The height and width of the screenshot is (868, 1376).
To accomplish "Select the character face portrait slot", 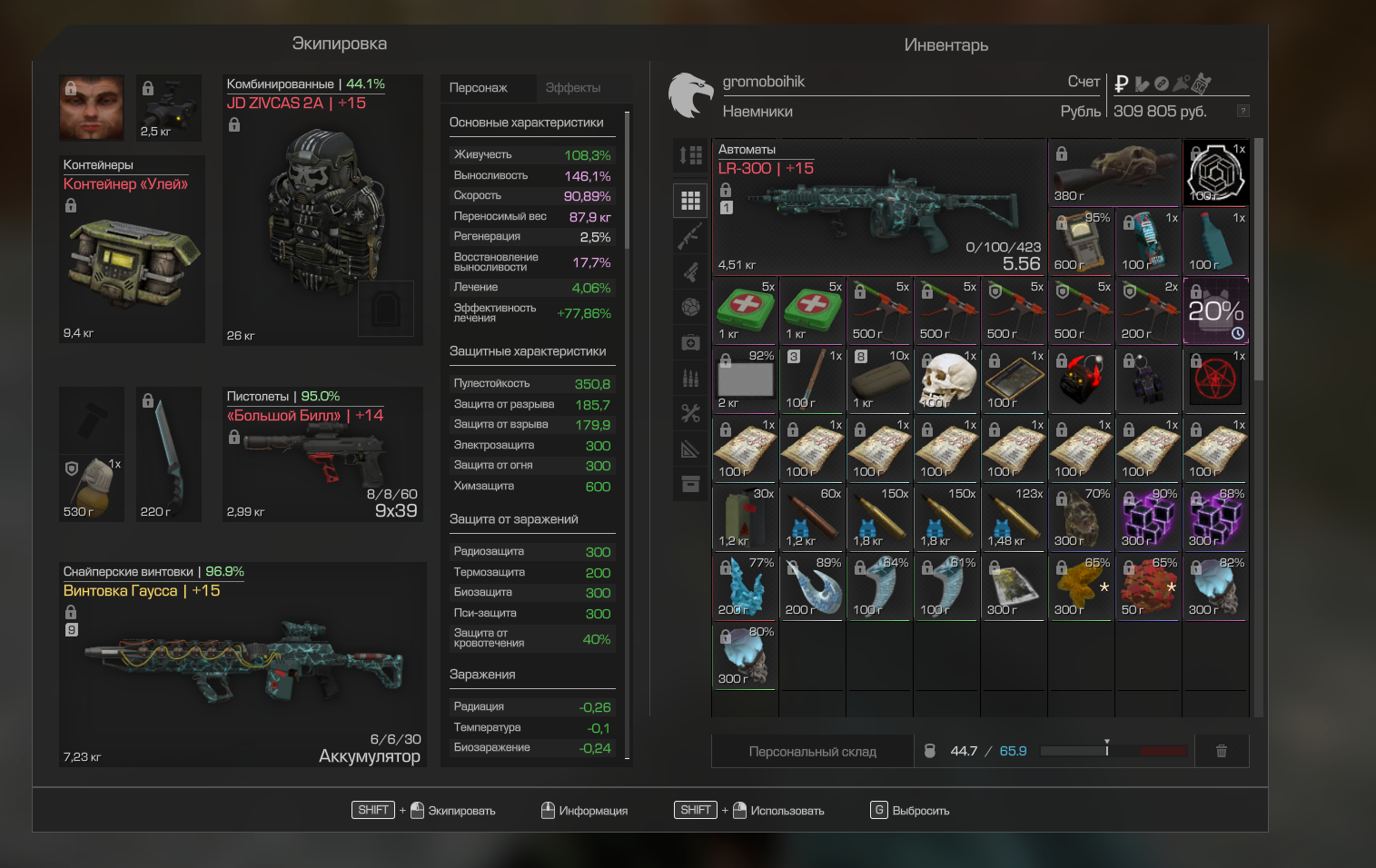I will click(92, 107).
